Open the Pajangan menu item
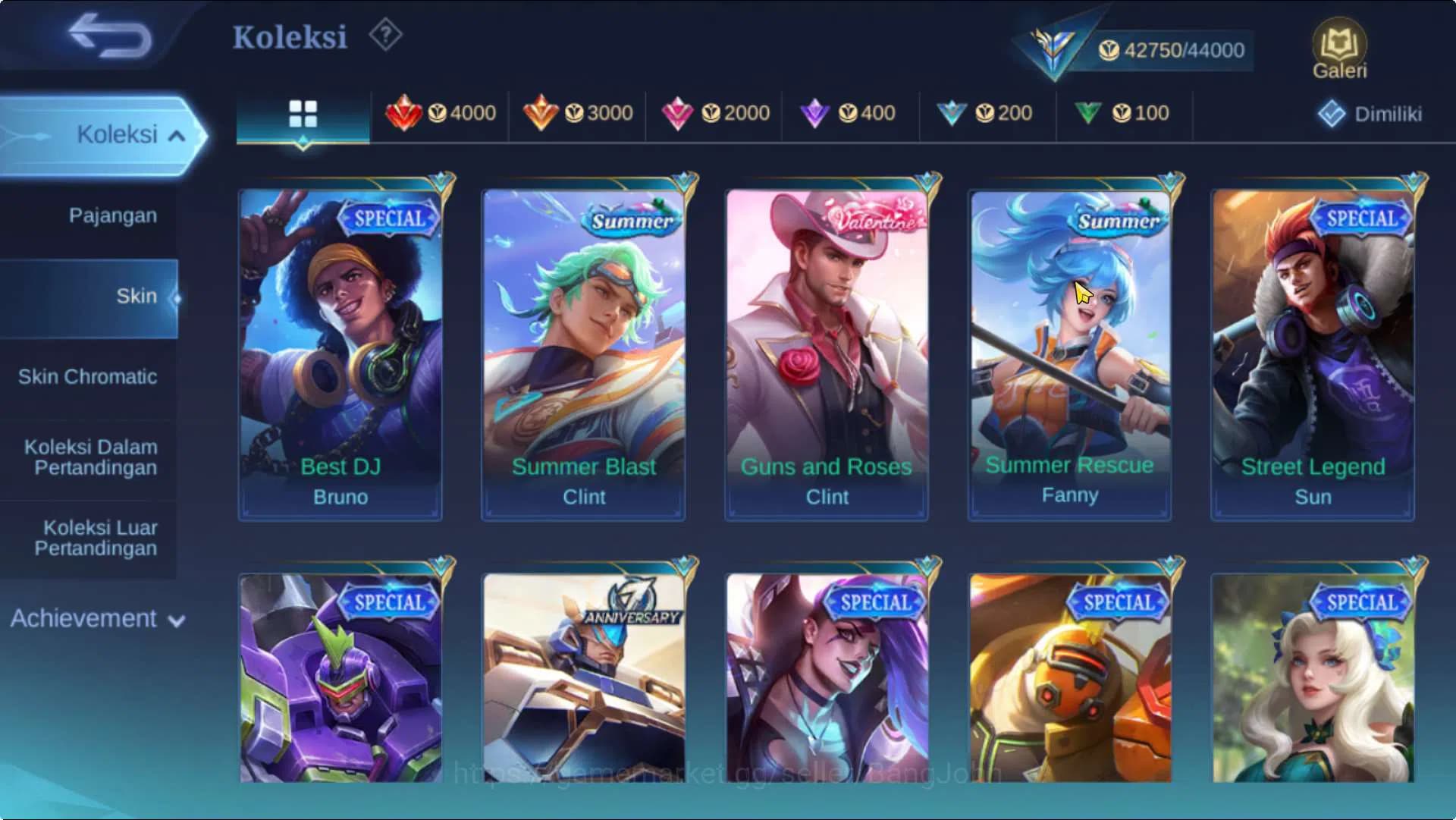This screenshot has height=820, width=1456. [x=112, y=215]
